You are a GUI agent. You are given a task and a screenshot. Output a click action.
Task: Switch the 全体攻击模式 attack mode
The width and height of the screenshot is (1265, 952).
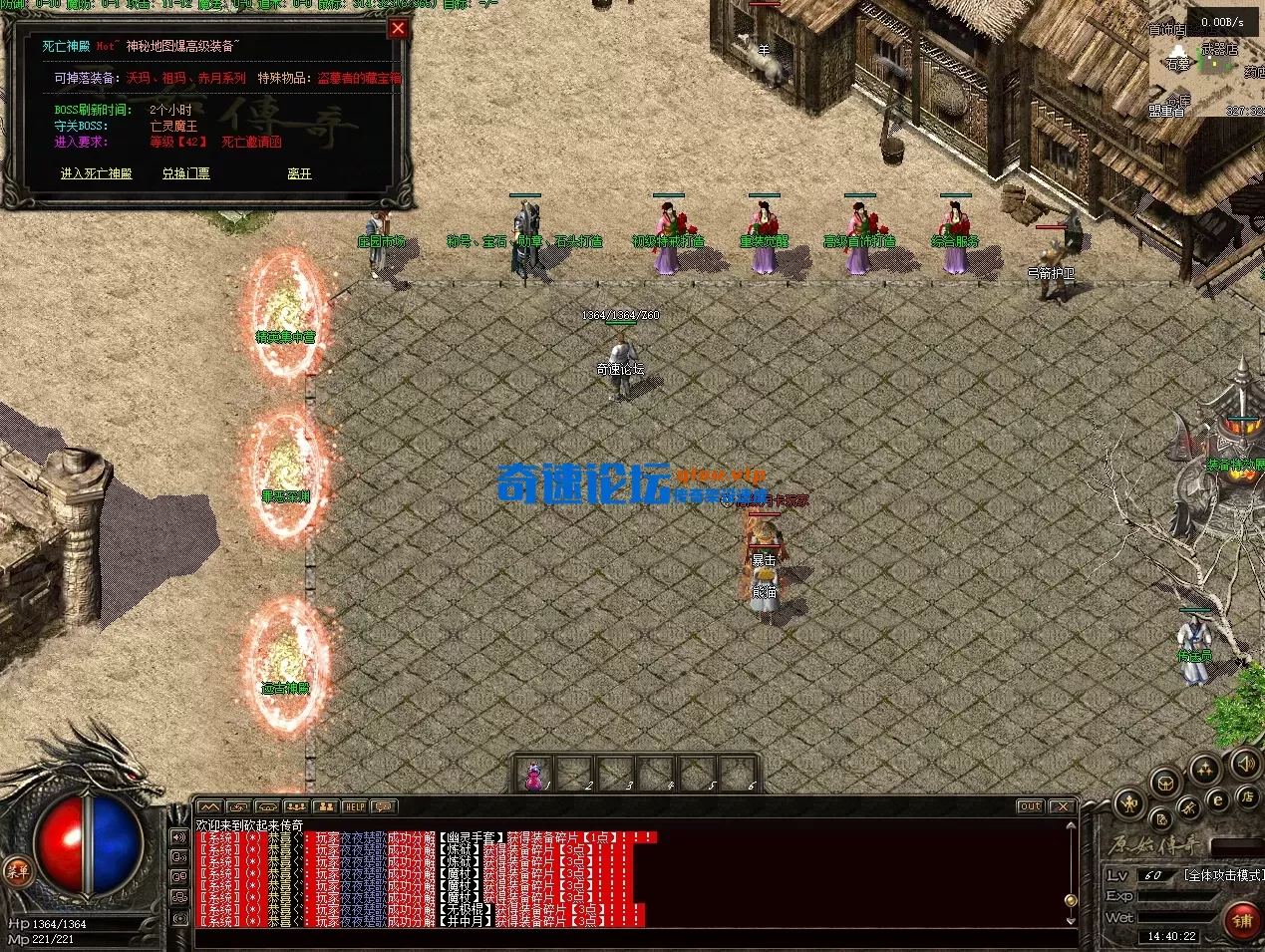pyautogui.click(x=1222, y=875)
